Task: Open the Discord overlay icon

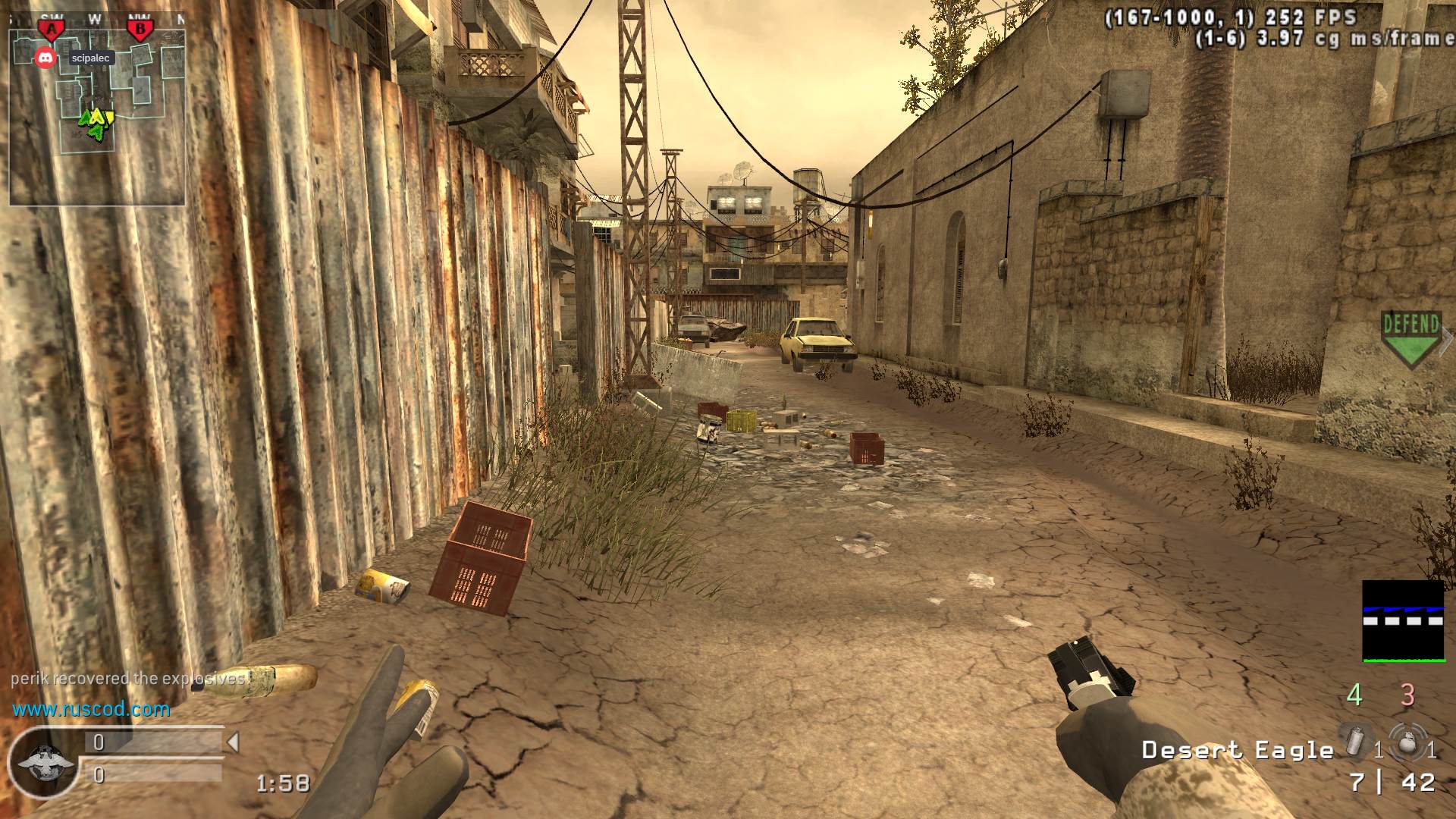Action: point(45,57)
